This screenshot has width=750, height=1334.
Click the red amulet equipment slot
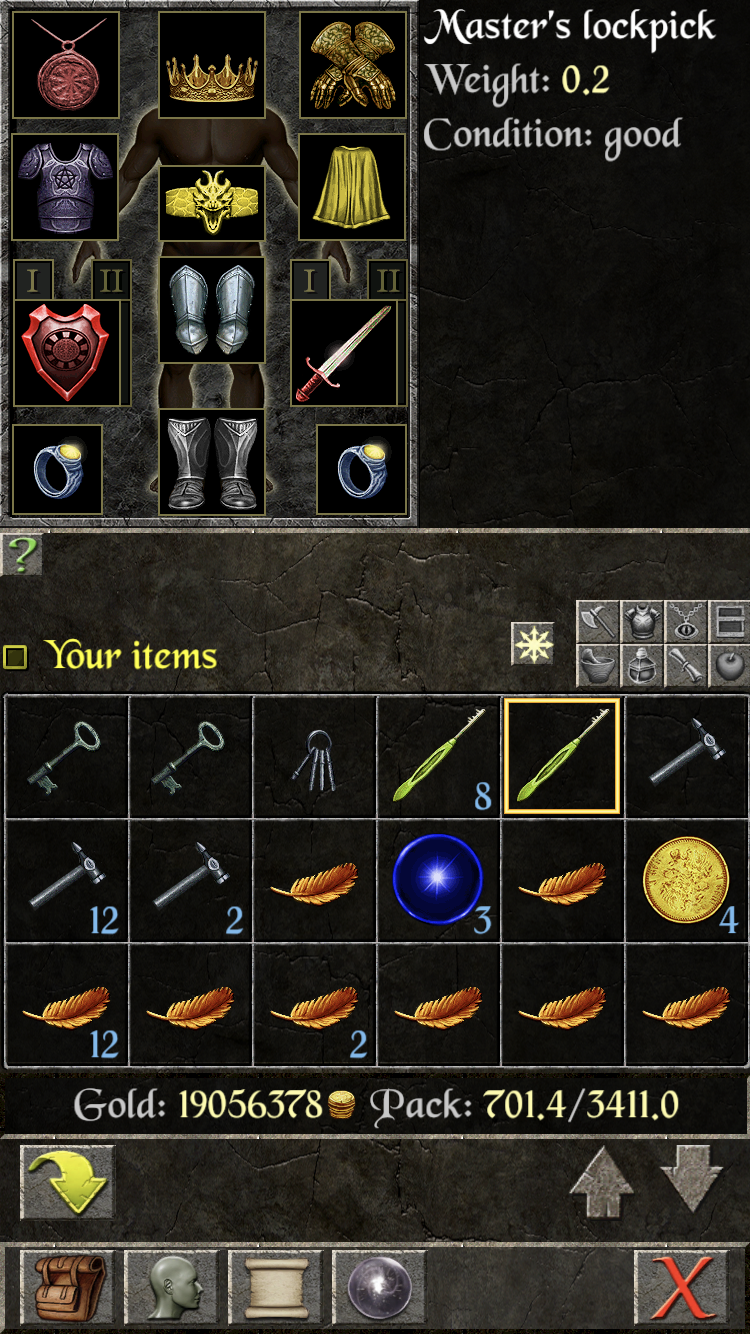(x=65, y=66)
